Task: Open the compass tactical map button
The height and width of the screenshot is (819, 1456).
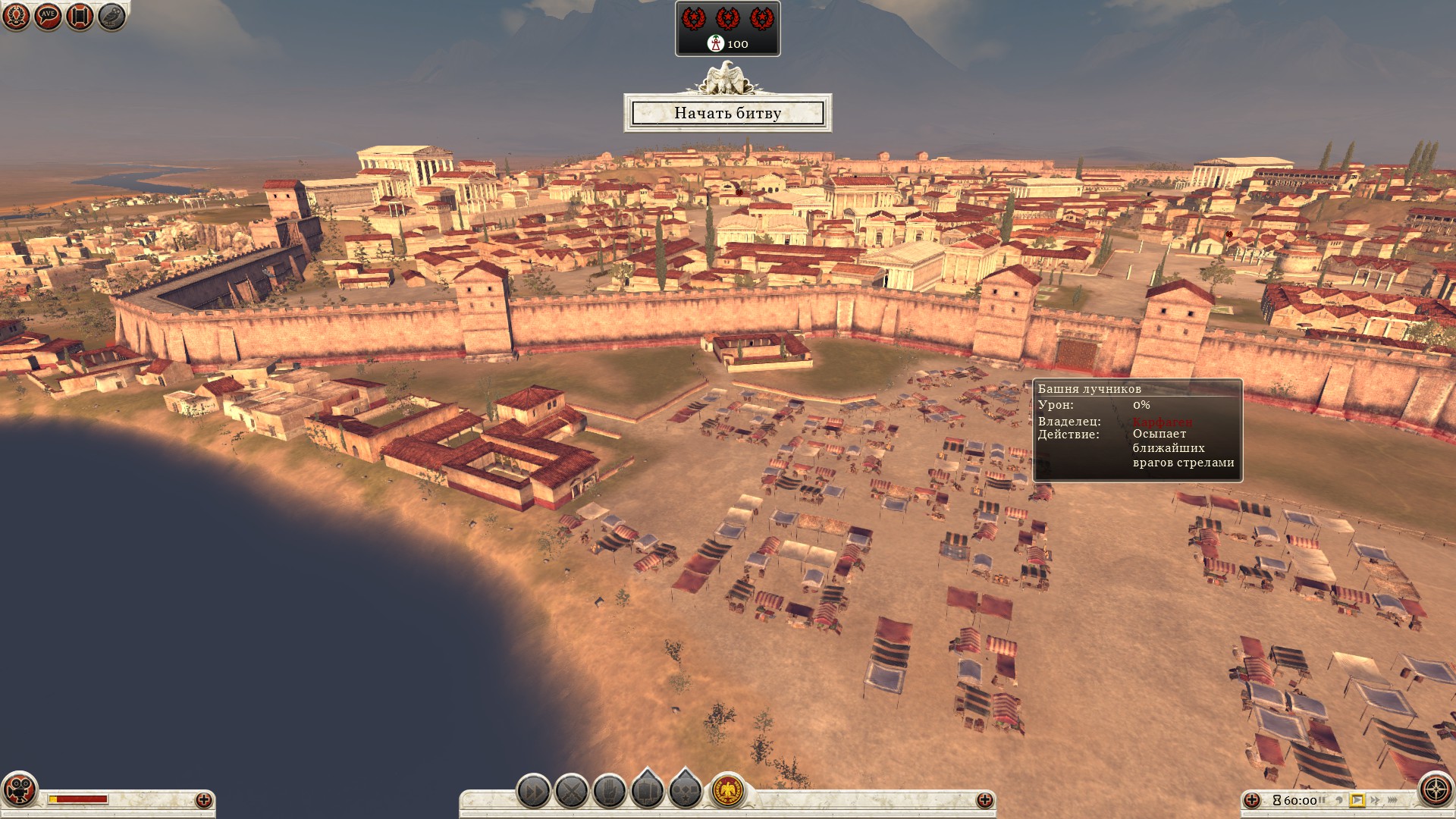Action: (x=1436, y=789)
